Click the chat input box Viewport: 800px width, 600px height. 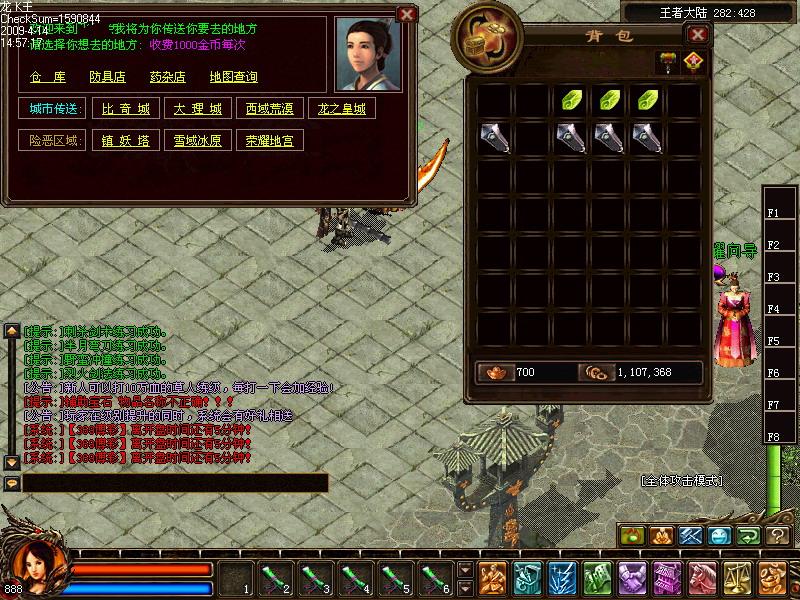[x=175, y=483]
